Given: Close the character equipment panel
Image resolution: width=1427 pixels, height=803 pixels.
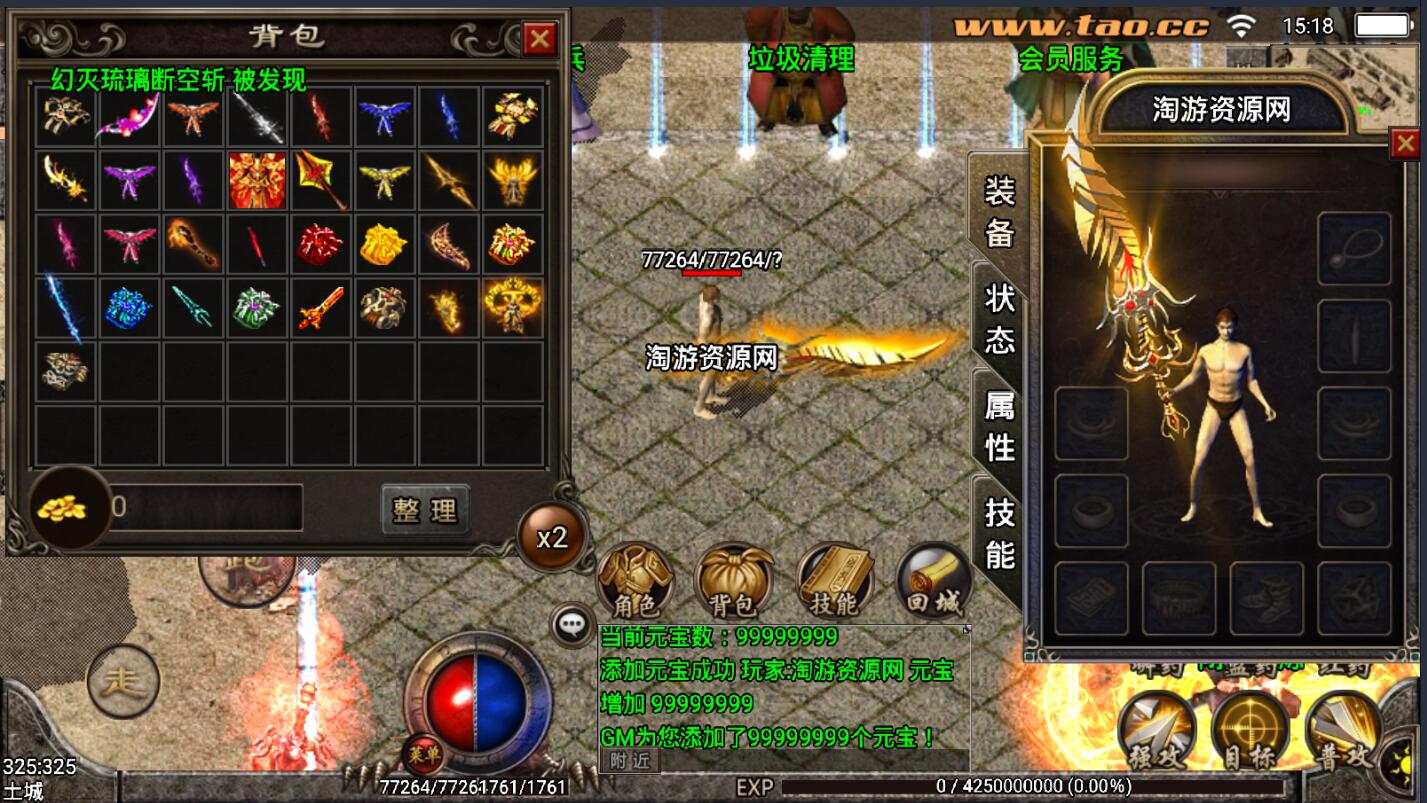Looking at the screenshot, I should pos(1405,145).
